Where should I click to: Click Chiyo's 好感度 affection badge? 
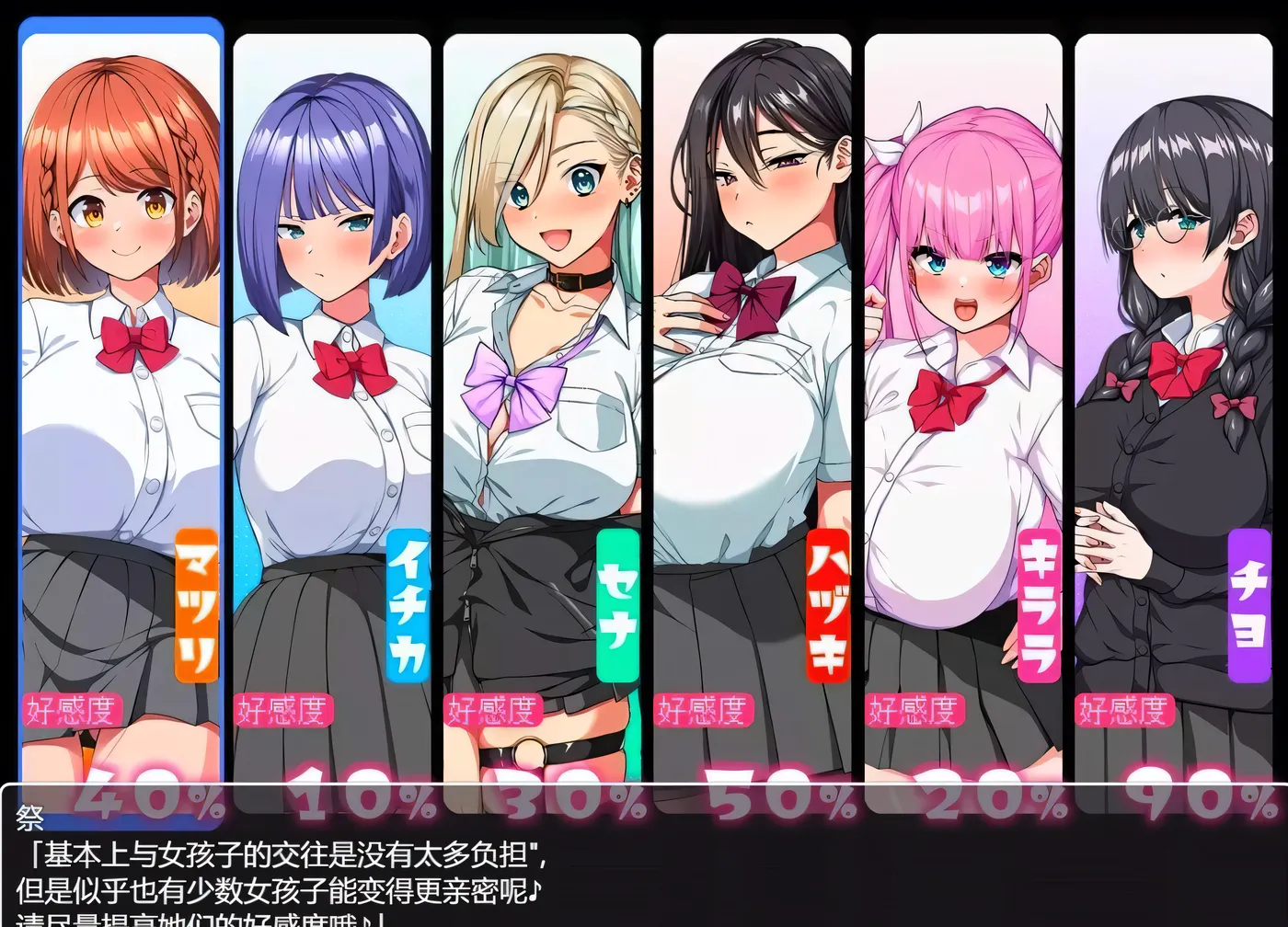1126,708
